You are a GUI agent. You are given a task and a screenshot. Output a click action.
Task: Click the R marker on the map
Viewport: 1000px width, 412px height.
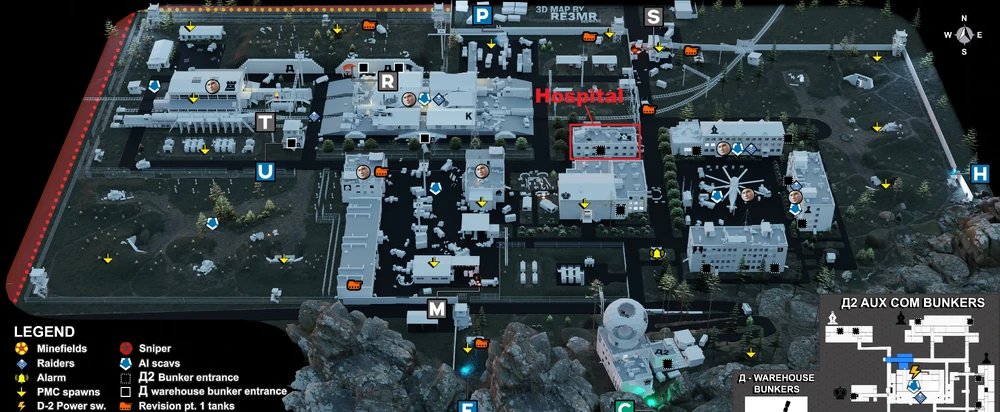[x=388, y=81]
